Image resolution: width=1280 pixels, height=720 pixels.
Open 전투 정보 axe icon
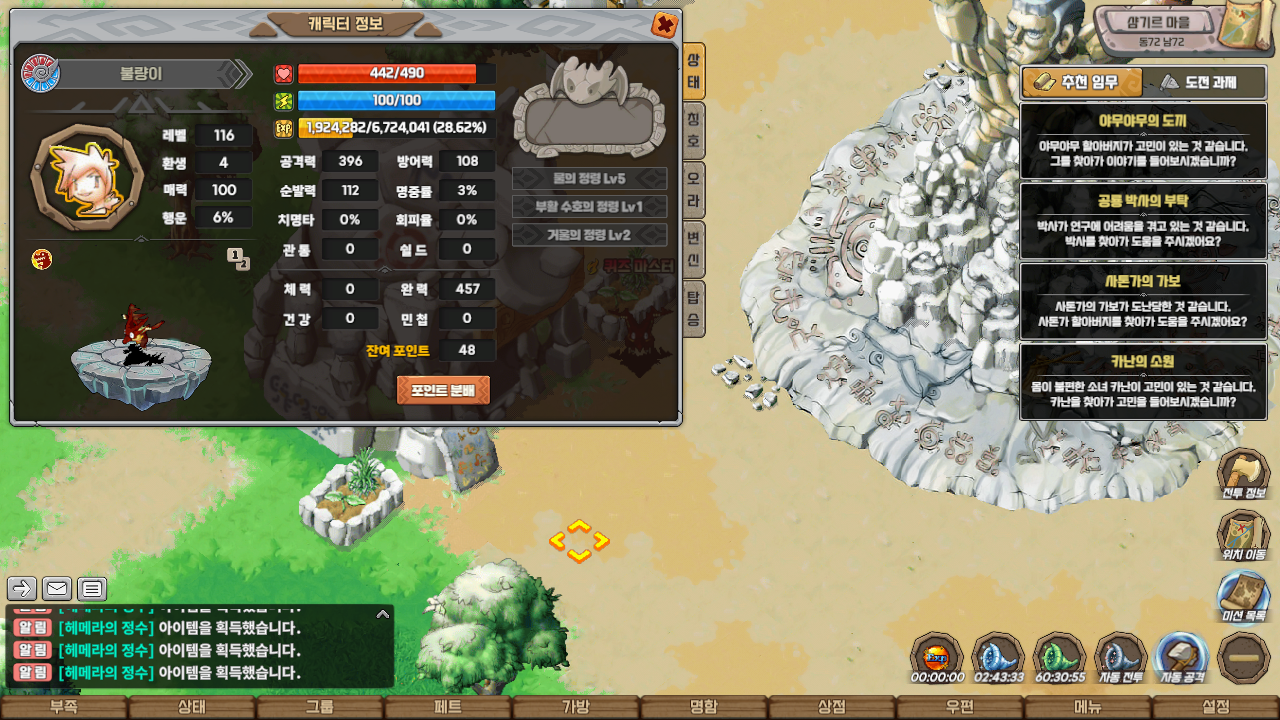1243,474
